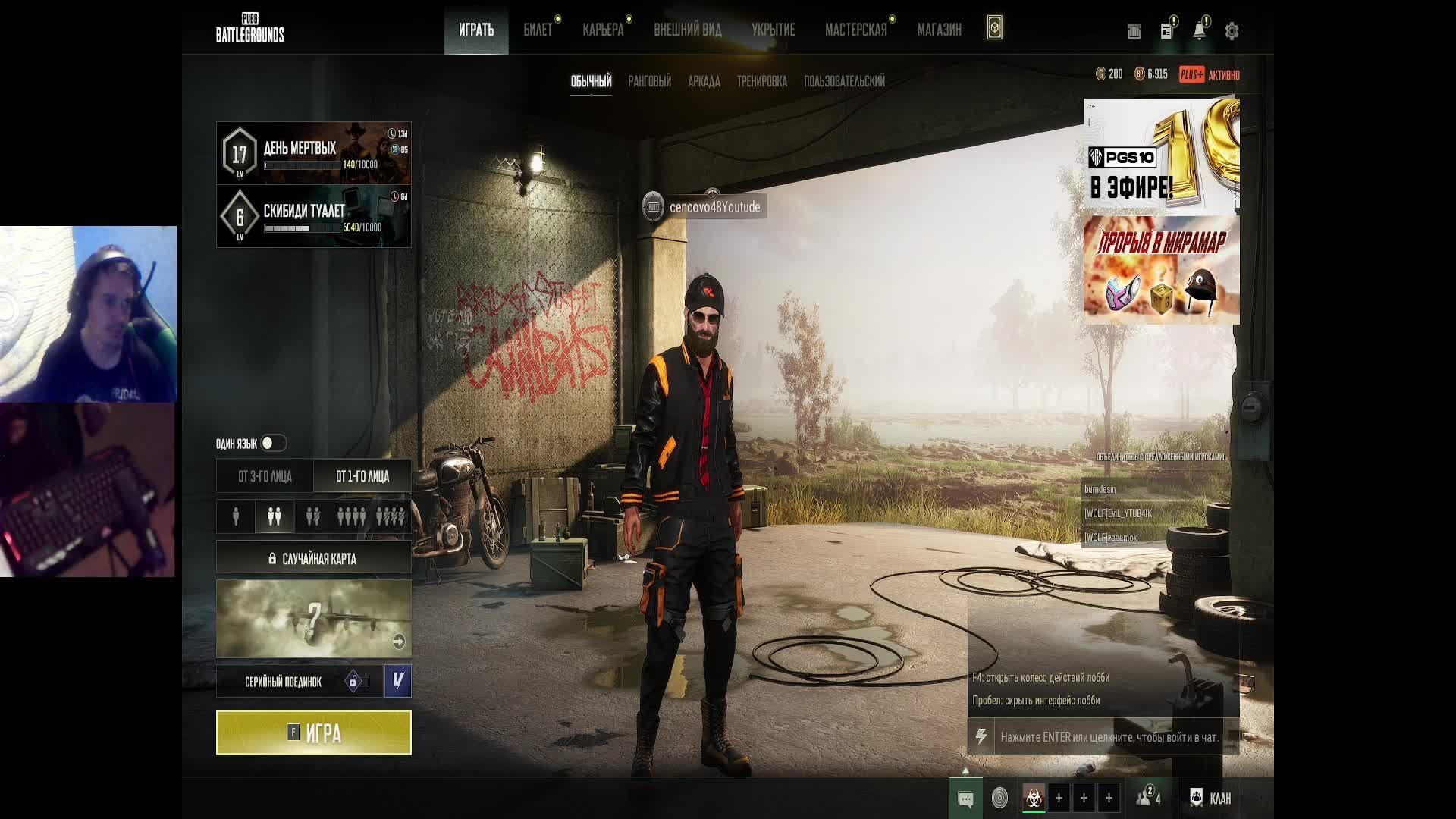Image resolution: width=1456 pixels, height=819 pixels.
Task: Open the МАСТЕРСКАЯ workshop menu
Action: [x=855, y=30]
